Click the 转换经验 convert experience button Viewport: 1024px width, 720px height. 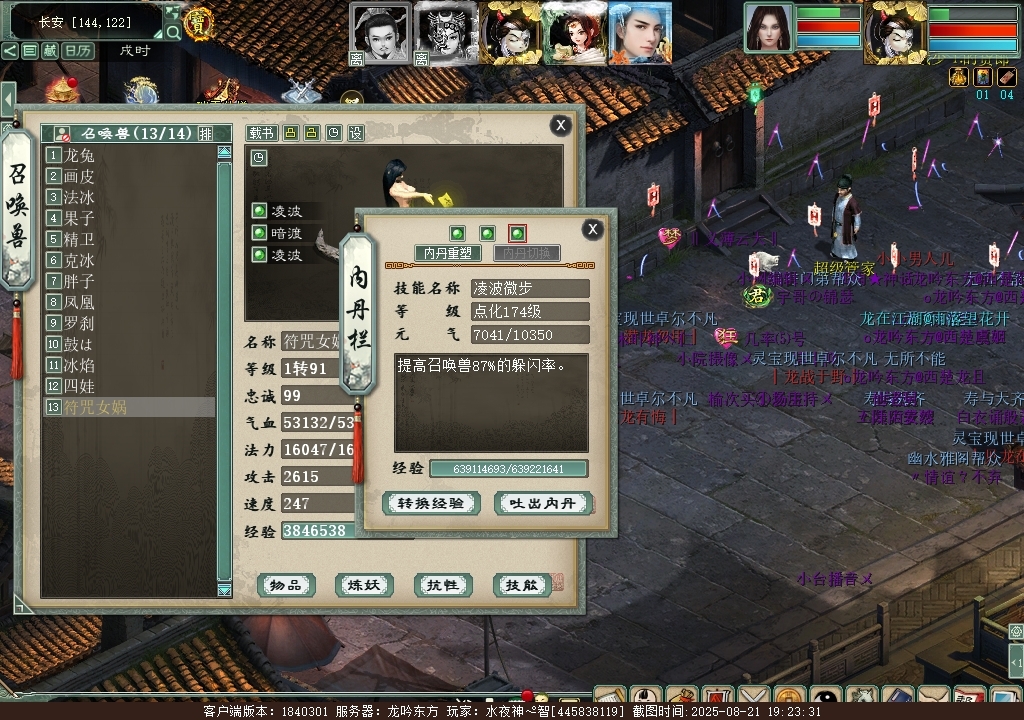click(430, 504)
